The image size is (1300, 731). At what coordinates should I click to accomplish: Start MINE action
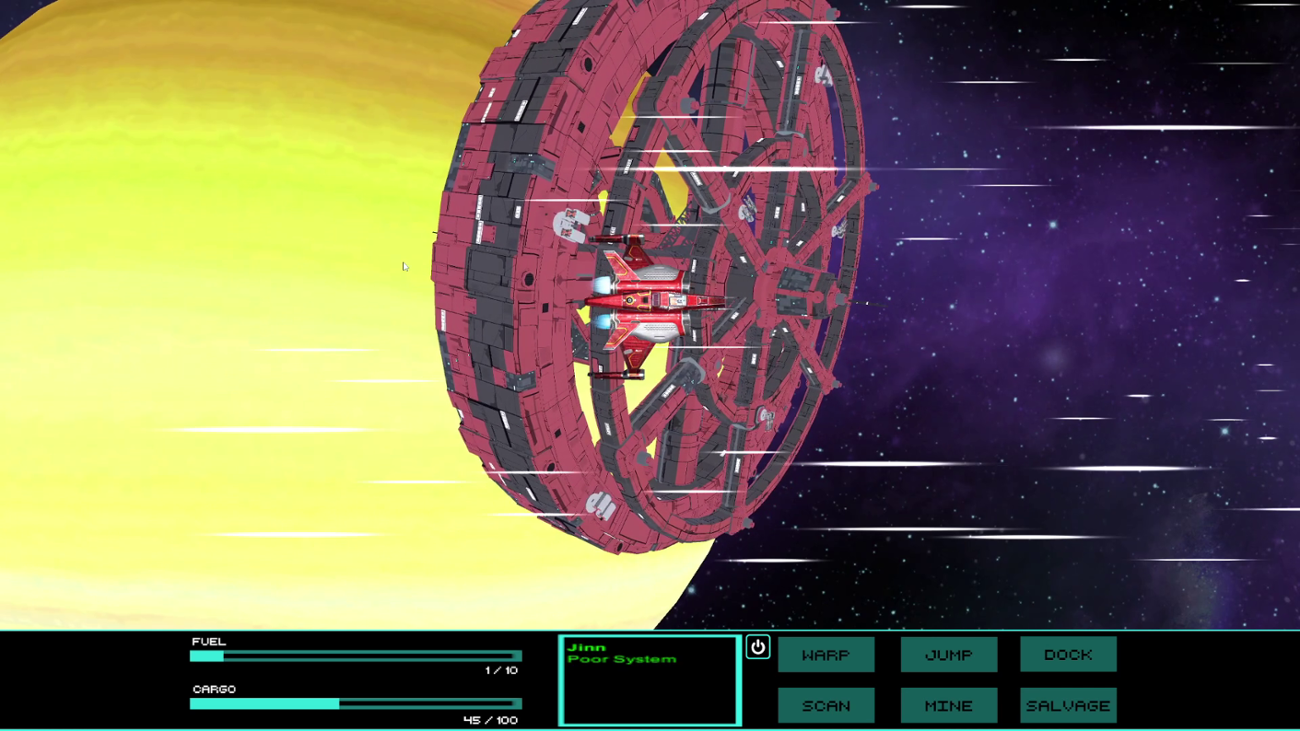click(x=948, y=705)
